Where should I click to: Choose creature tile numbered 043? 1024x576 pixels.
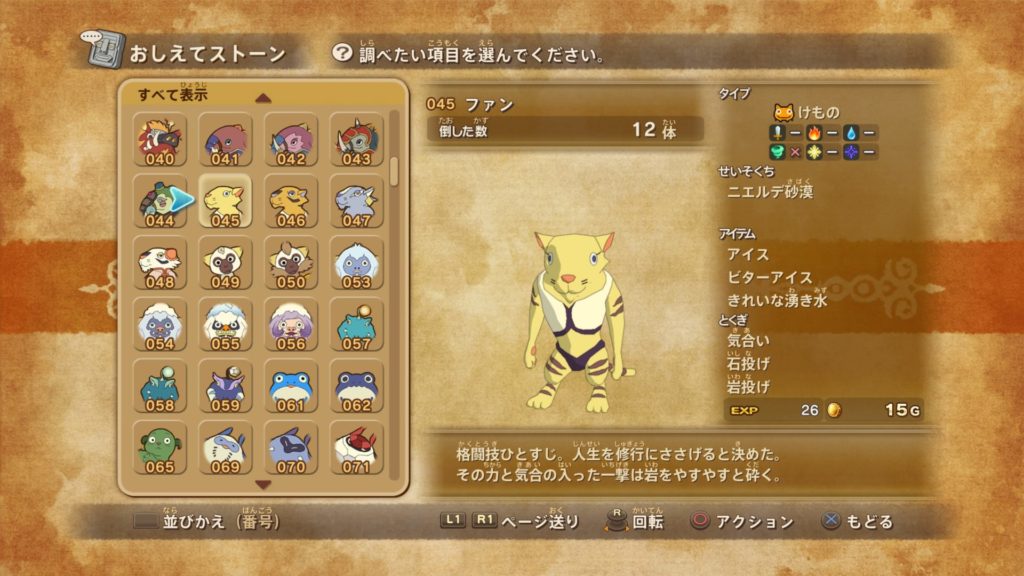[x=356, y=140]
